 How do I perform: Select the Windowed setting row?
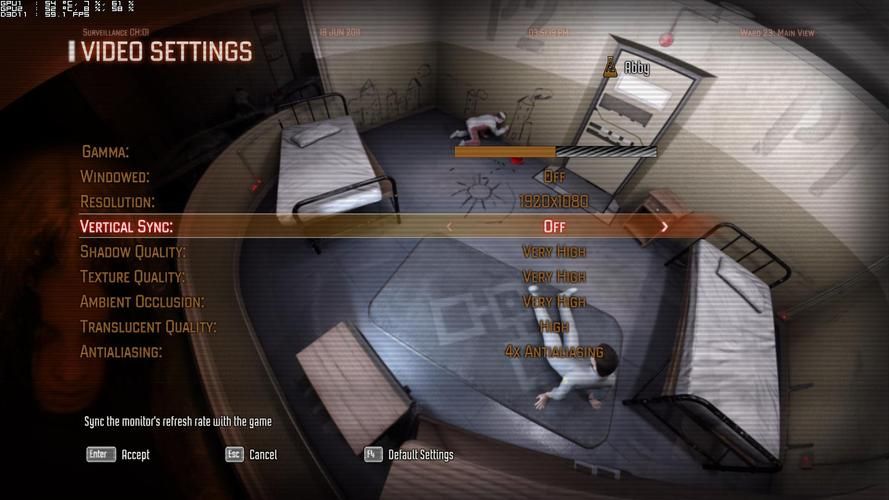click(115, 177)
